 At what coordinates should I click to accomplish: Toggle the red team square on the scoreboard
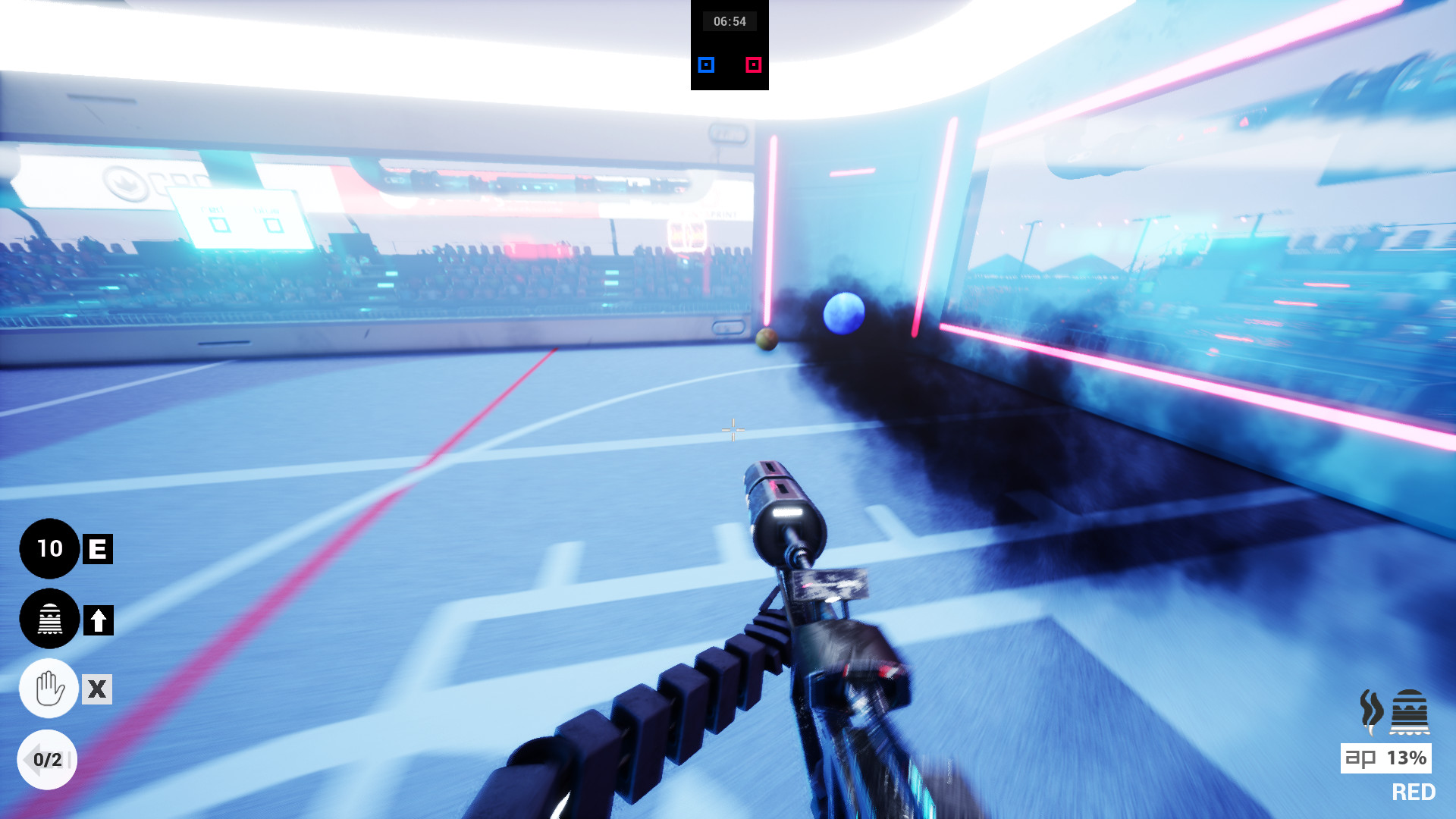coord(752,64)
